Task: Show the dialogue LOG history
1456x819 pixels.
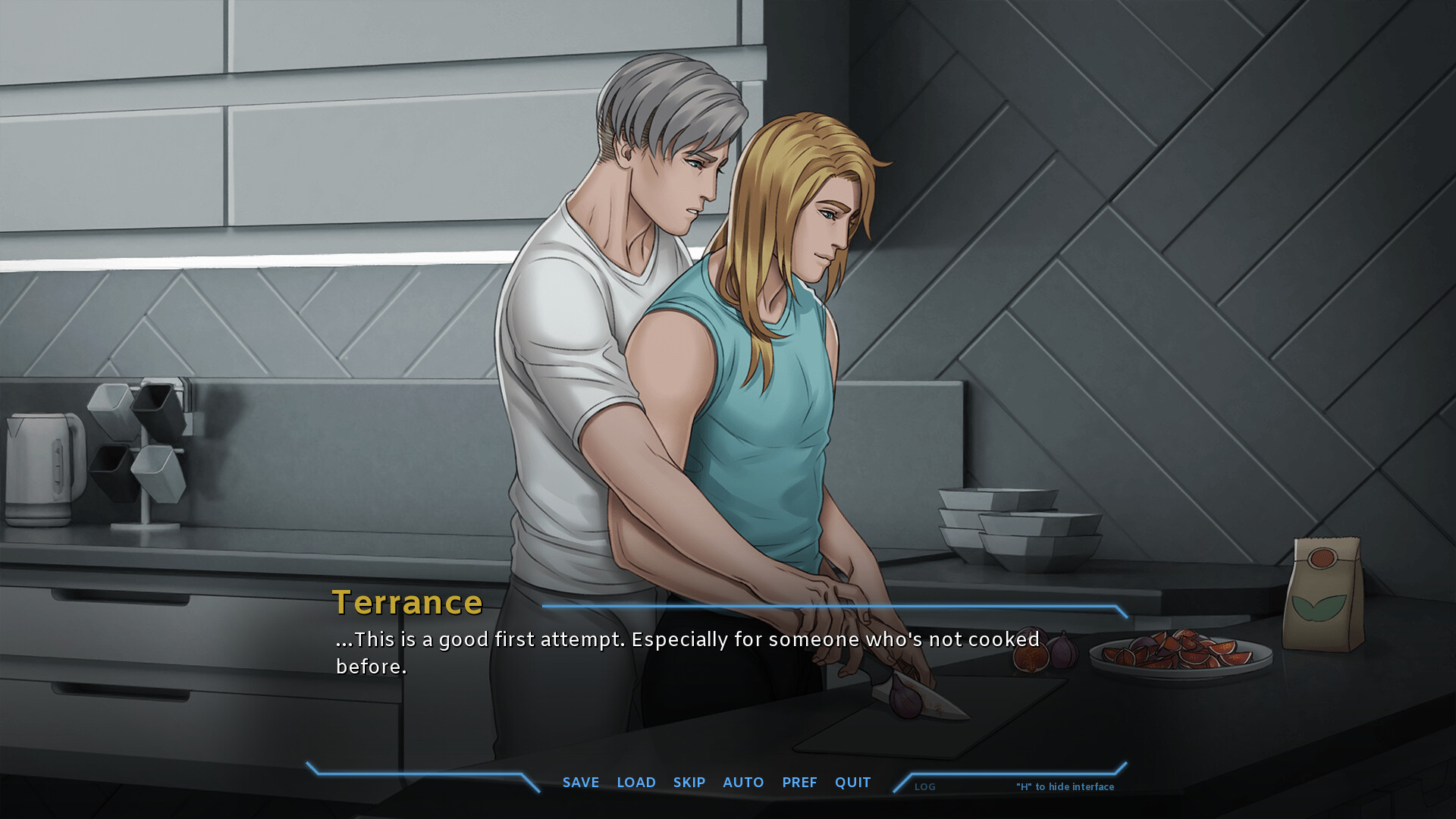Action: (925, 787)
